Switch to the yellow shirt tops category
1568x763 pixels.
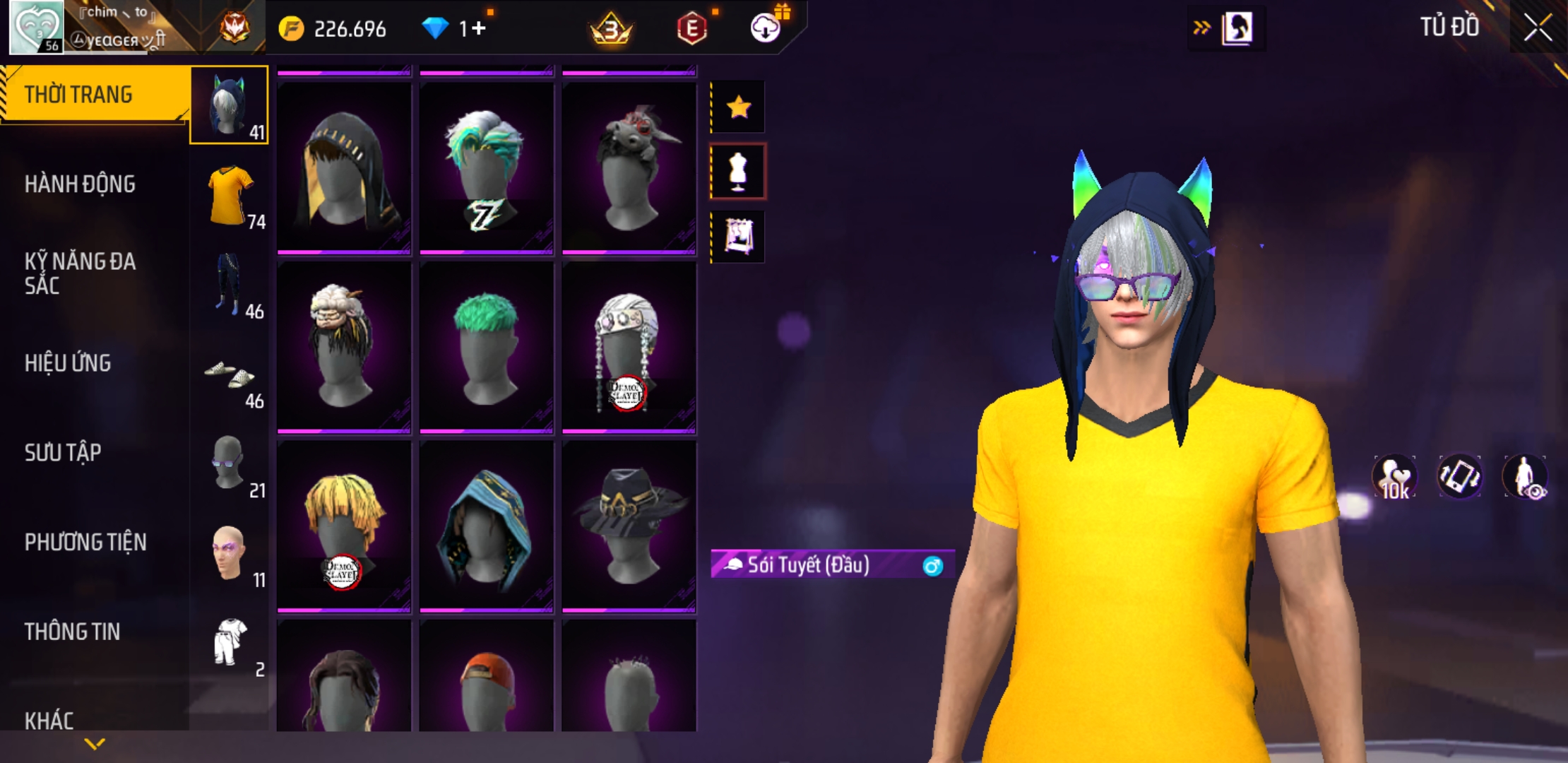coord(230,196)
